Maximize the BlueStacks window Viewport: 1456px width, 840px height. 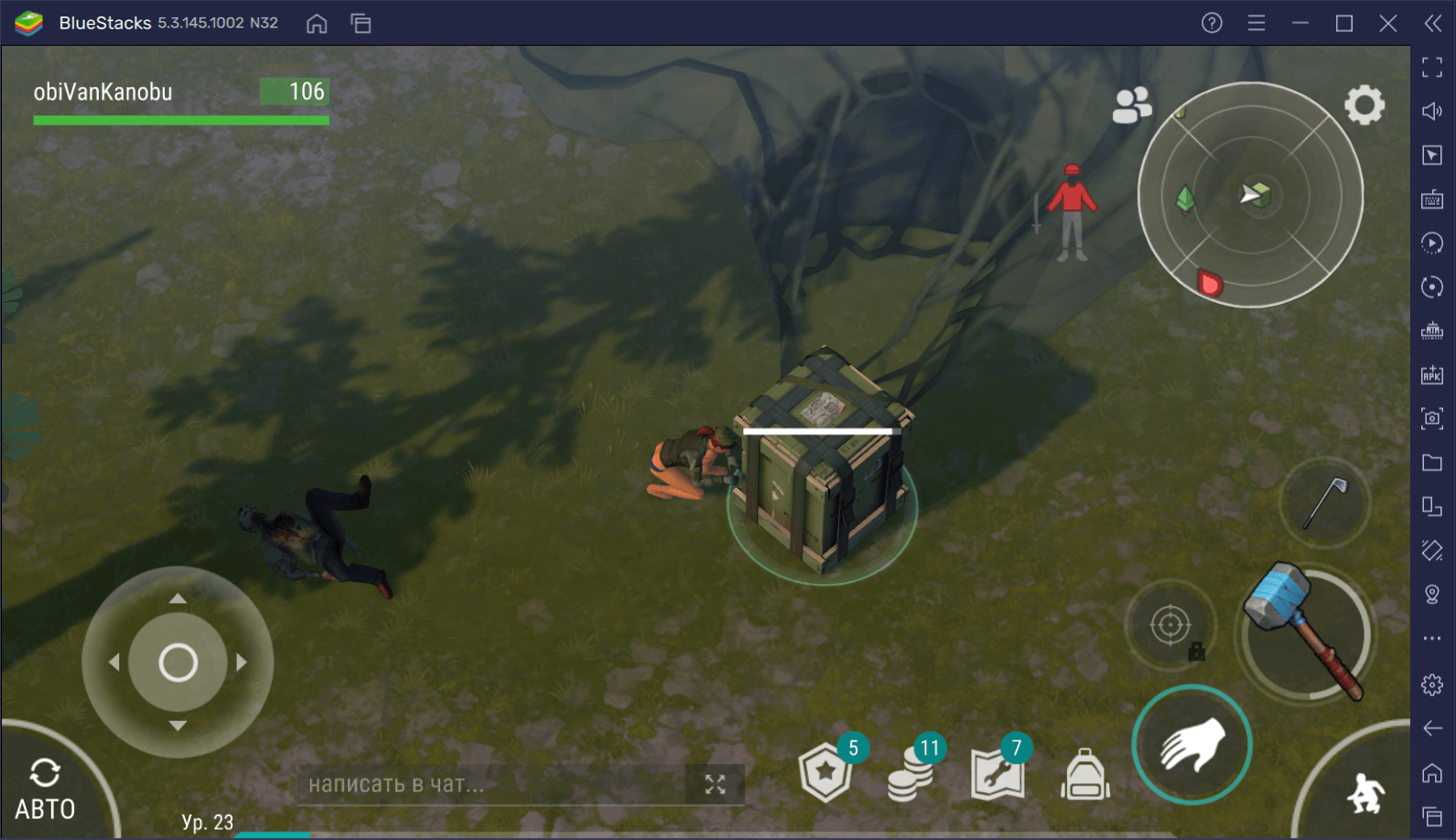pos(1343,23)
